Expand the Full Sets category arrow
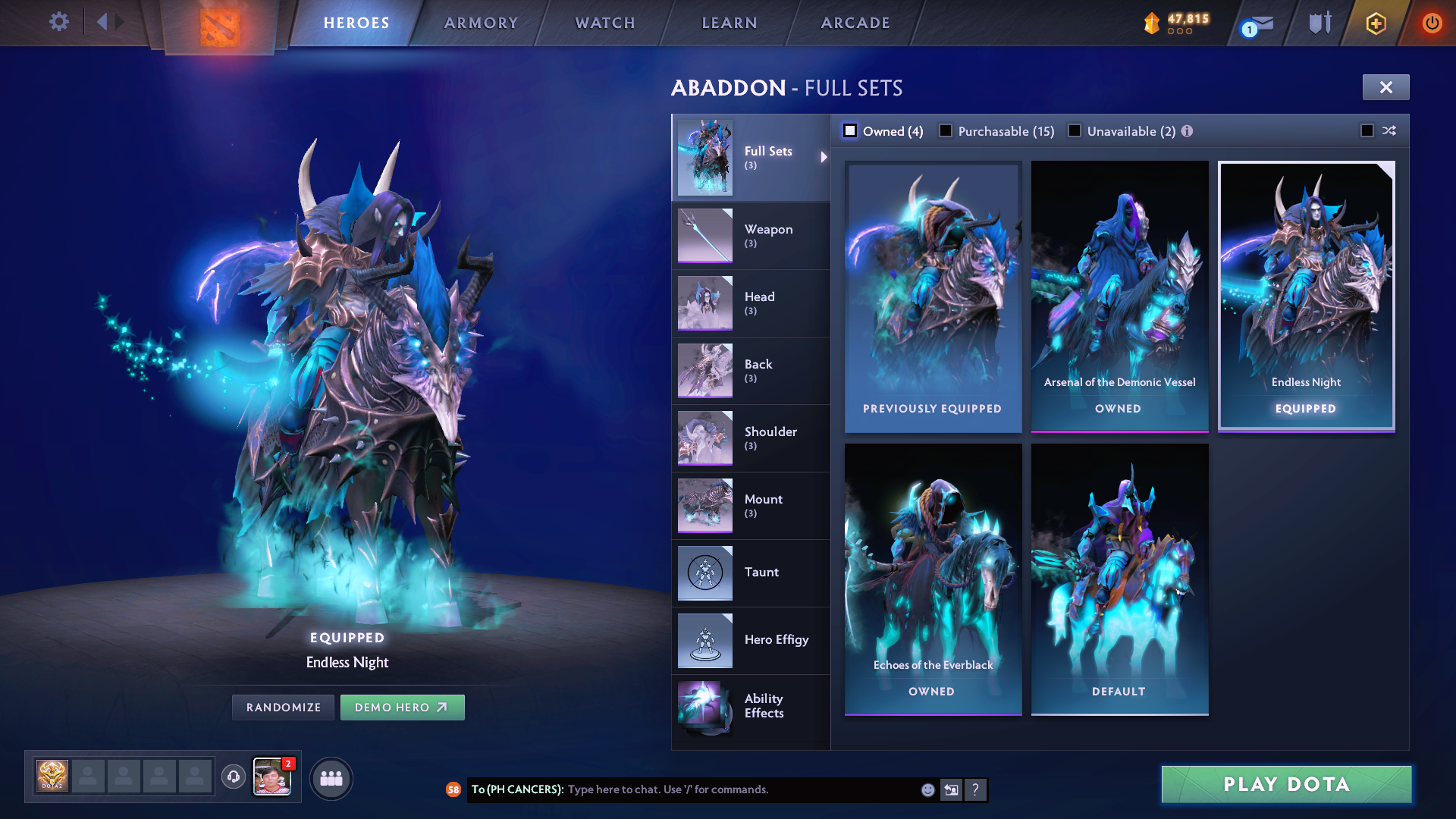This screenshot has width=1456, height=819. (x=824, y=158)
